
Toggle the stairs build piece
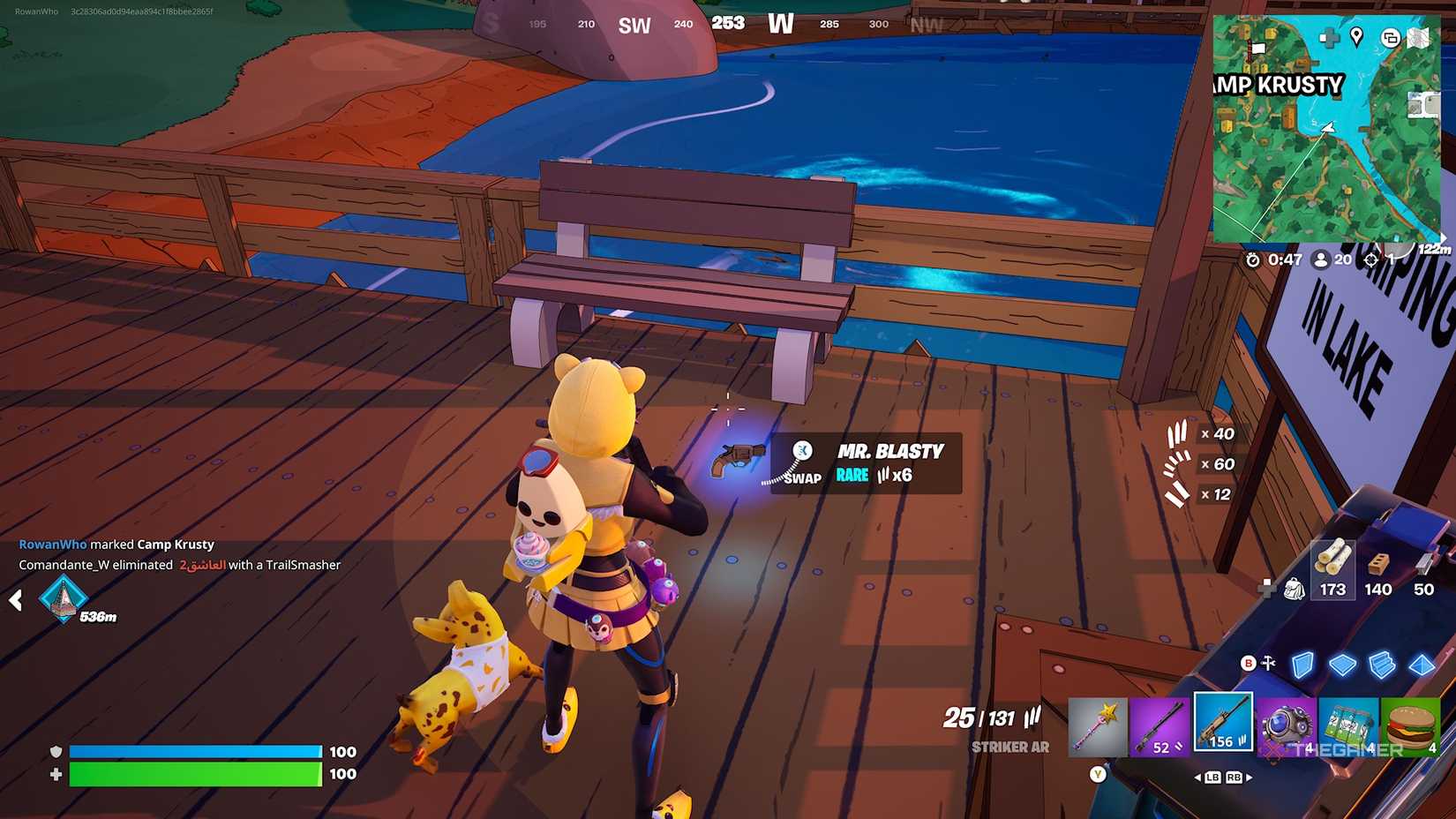click(1382, 664)
